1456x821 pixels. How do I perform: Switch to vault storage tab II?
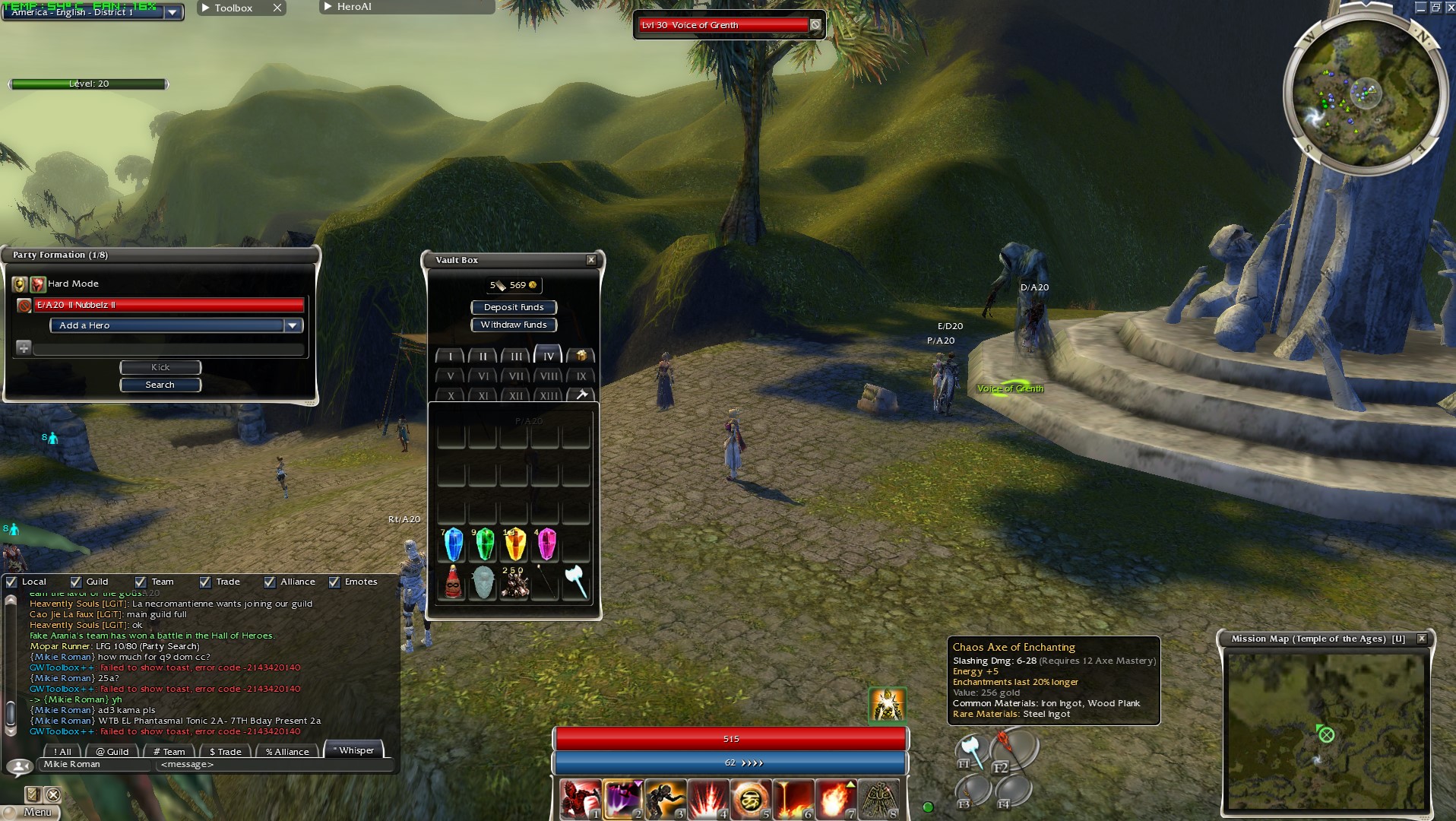point(483,356)
